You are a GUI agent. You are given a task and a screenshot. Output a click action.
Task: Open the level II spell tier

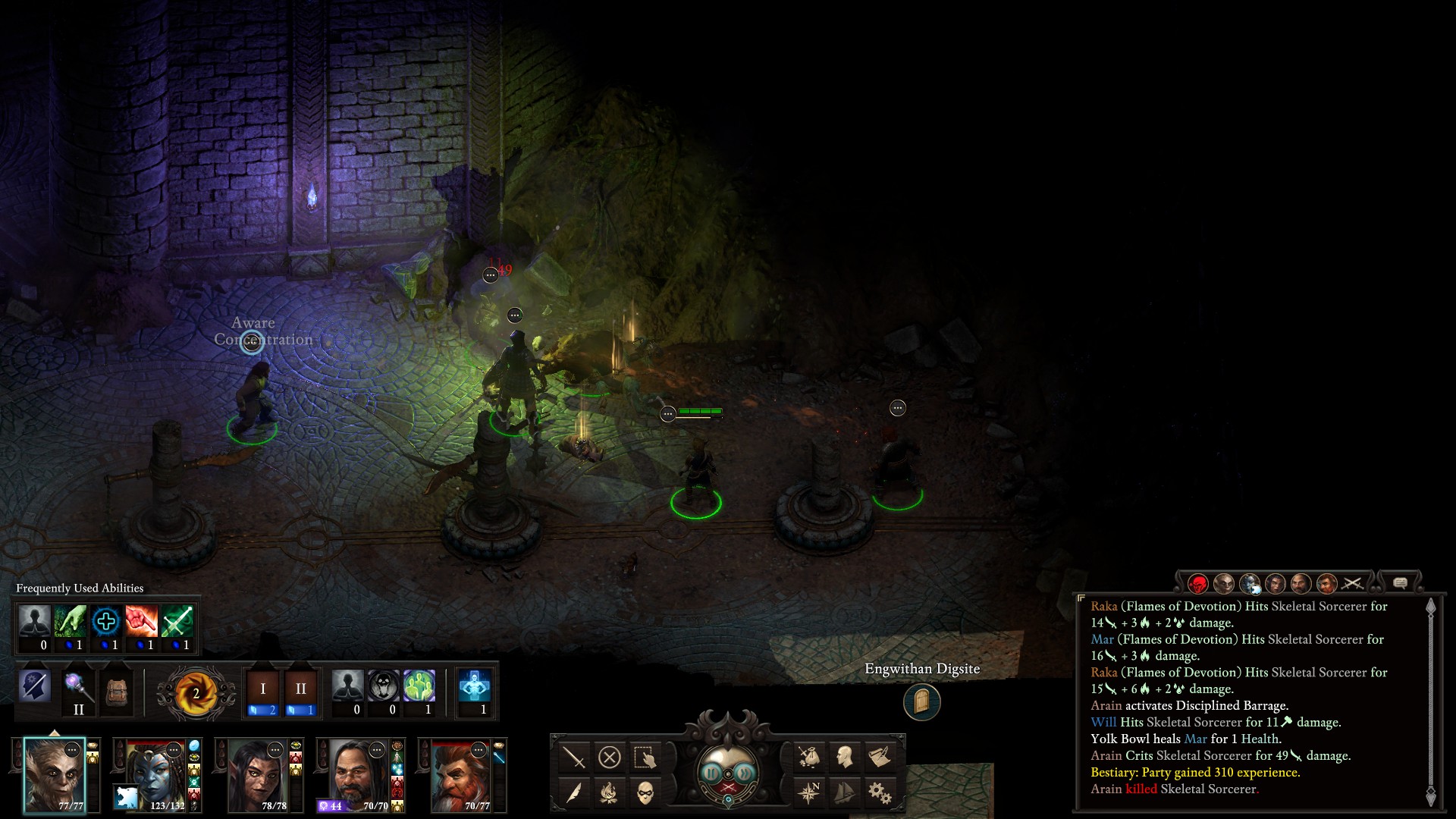click(300, 689)
